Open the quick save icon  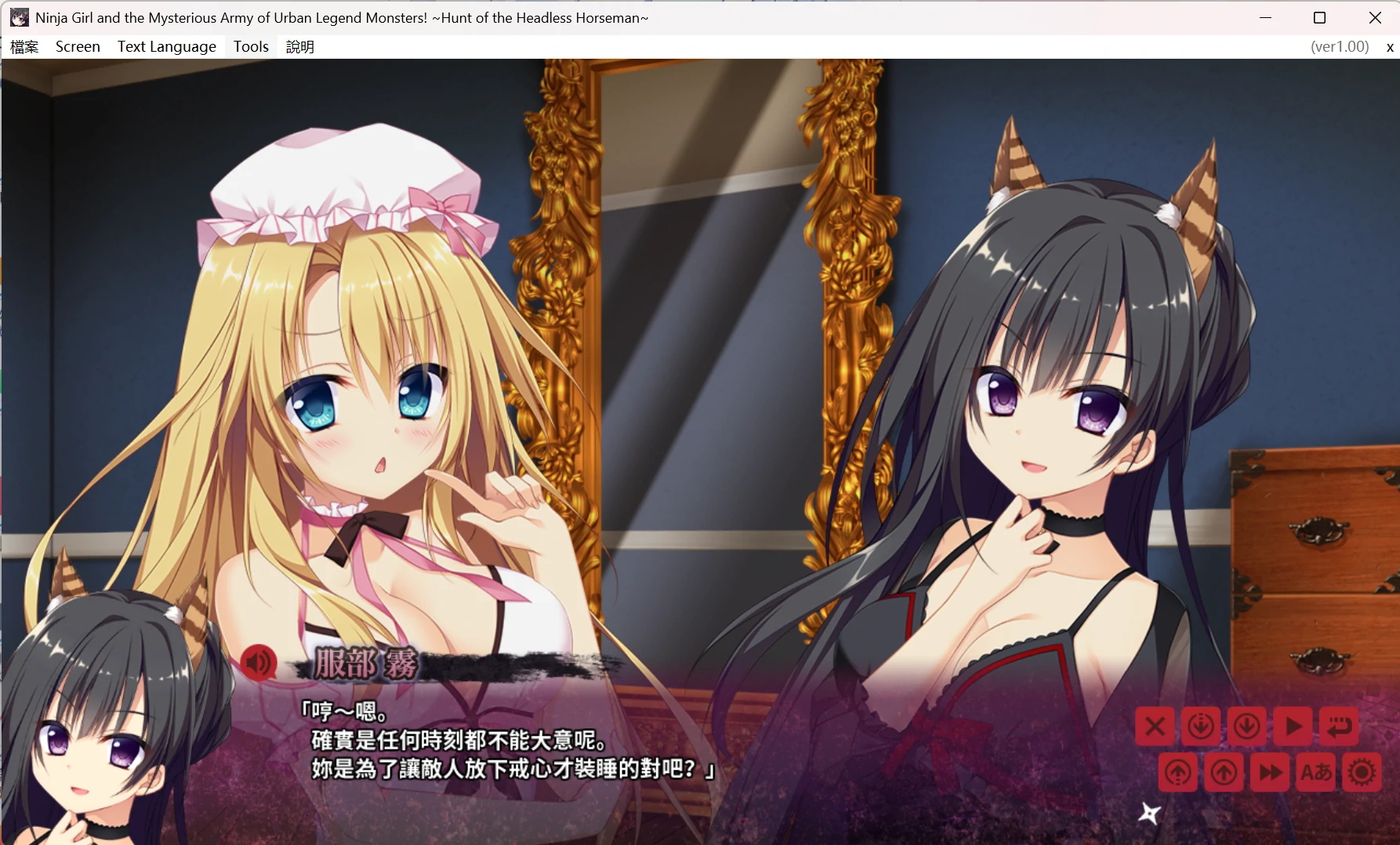point(1202,726)
